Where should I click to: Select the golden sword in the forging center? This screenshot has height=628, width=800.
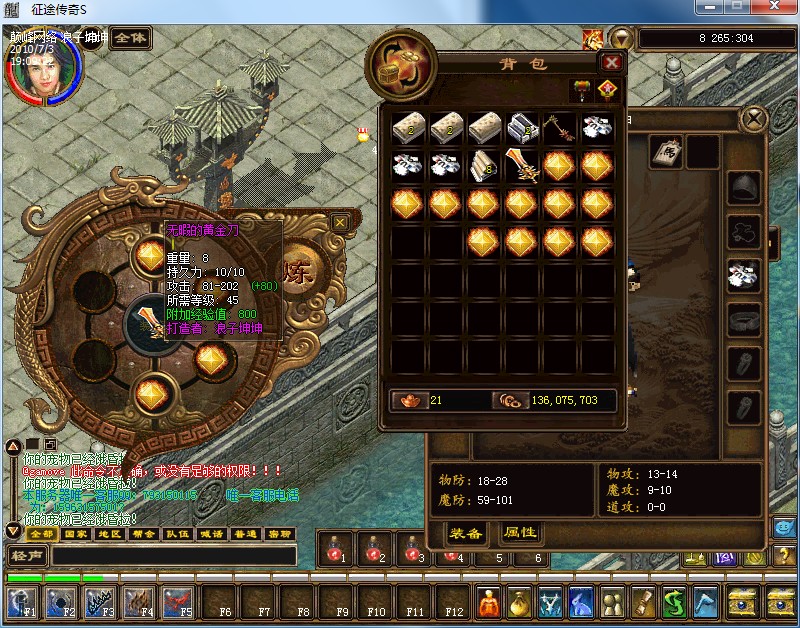(150, 322)
